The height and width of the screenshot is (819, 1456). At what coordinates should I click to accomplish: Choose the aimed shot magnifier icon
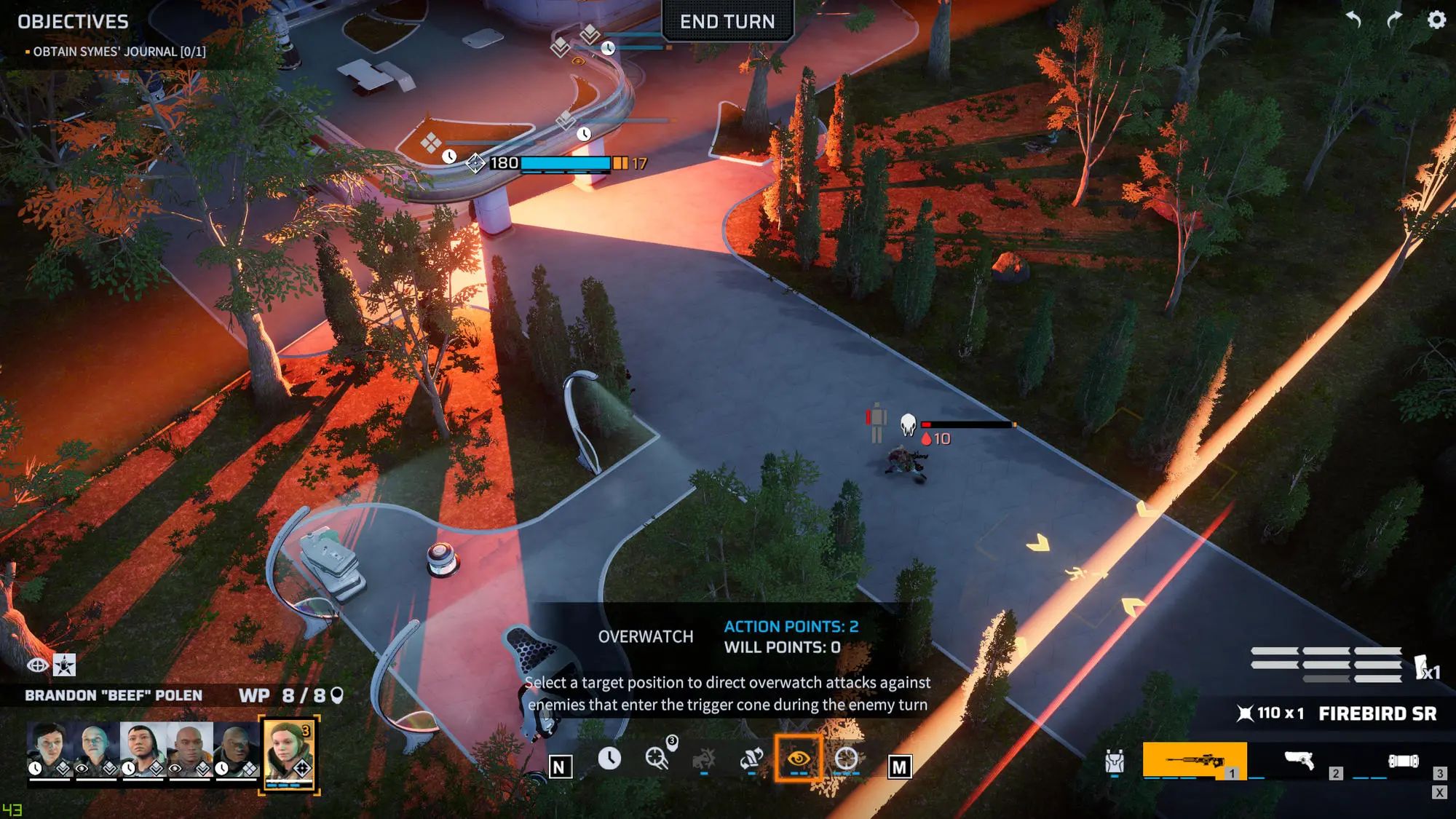(x=655, y=758)
